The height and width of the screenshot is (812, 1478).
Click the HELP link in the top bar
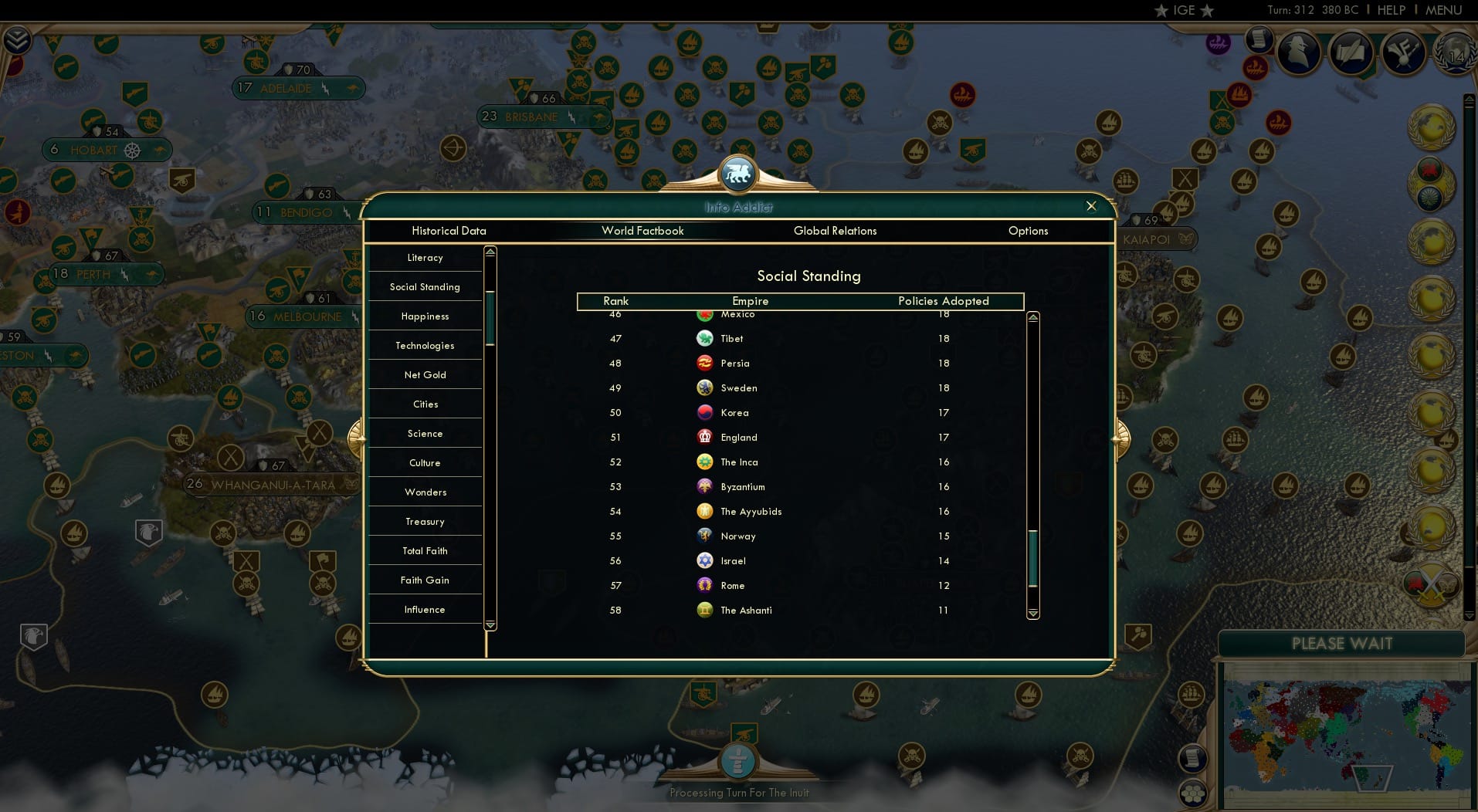coord(1391,10)
